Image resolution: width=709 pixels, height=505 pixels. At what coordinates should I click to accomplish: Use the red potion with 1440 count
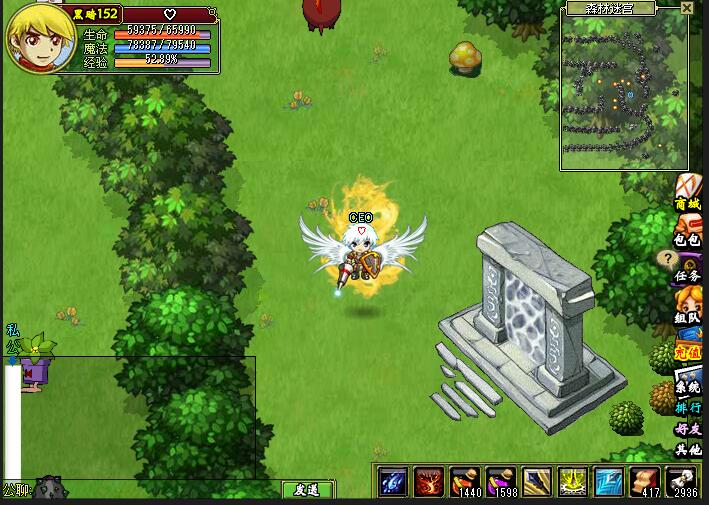pyautogui.click(x=465, y=482)
